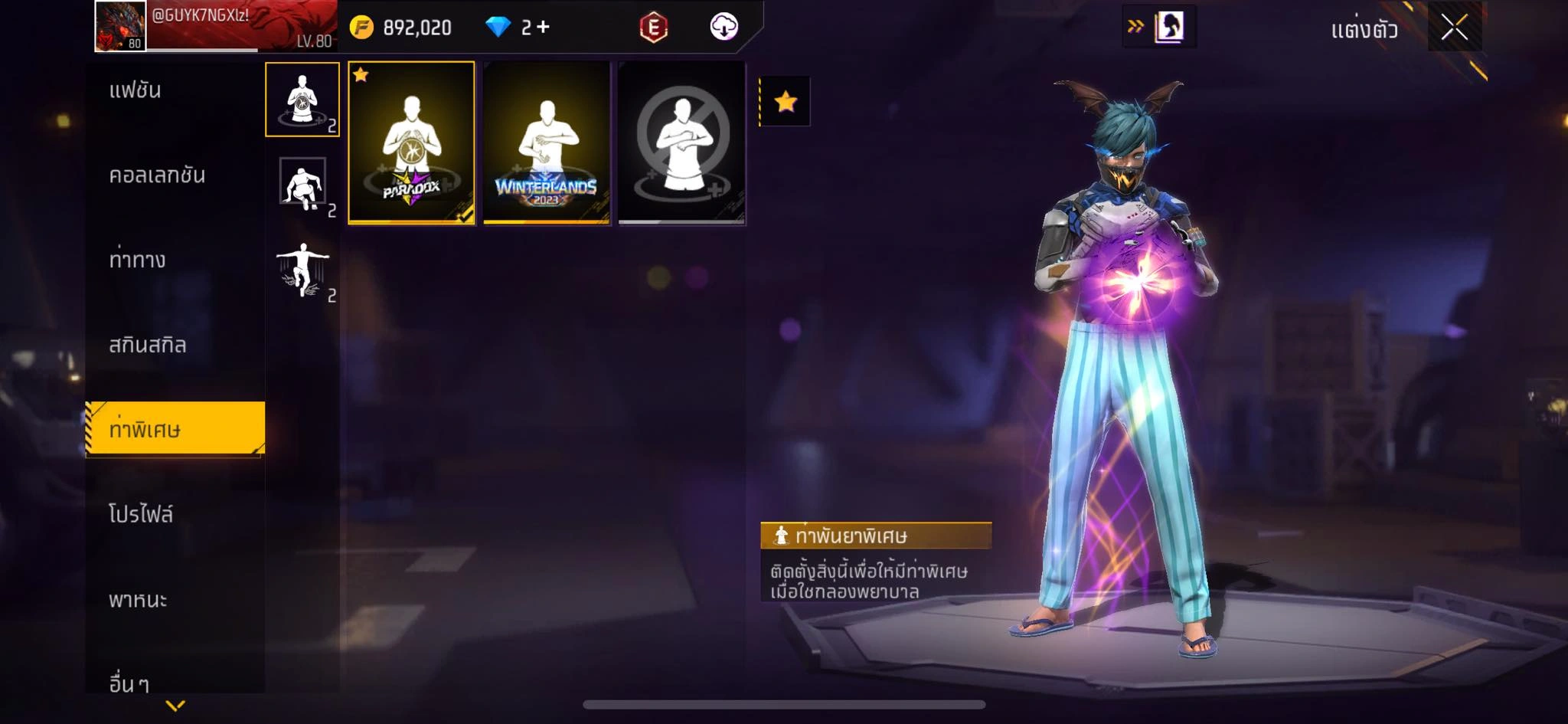Open the พาหนะ category
Image resolution: width=1568 pixels, height=724 pixels.
click(x=139, y=599)
